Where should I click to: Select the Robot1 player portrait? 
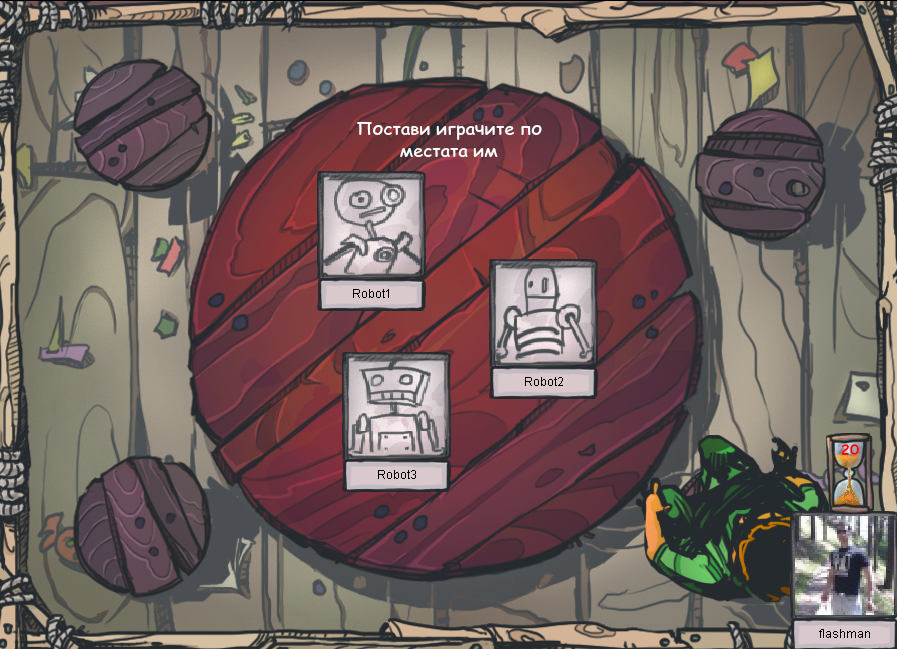[371, 225]
